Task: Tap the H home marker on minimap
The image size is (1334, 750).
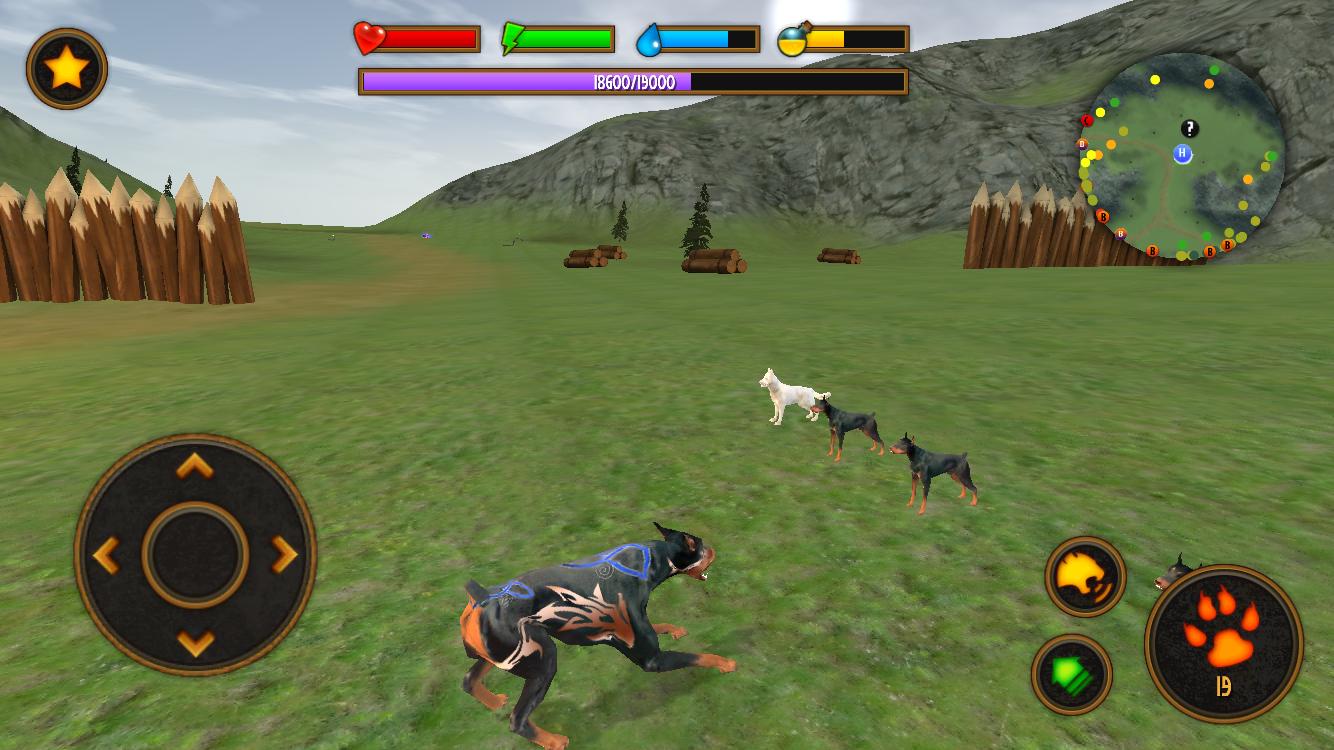Action: point(1182,154)
